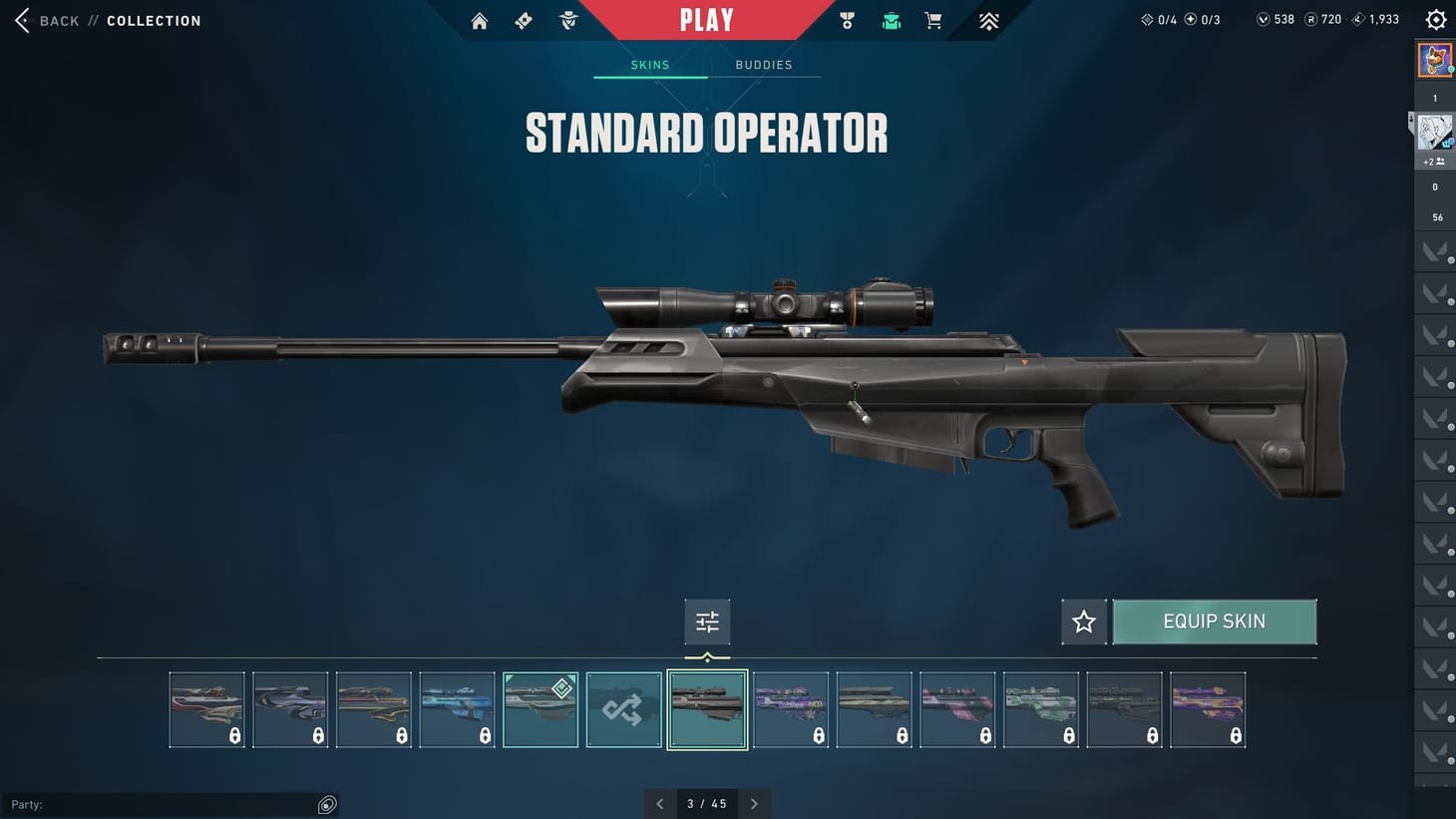Open the Battlepass medal icon

(x=846, y=20)
